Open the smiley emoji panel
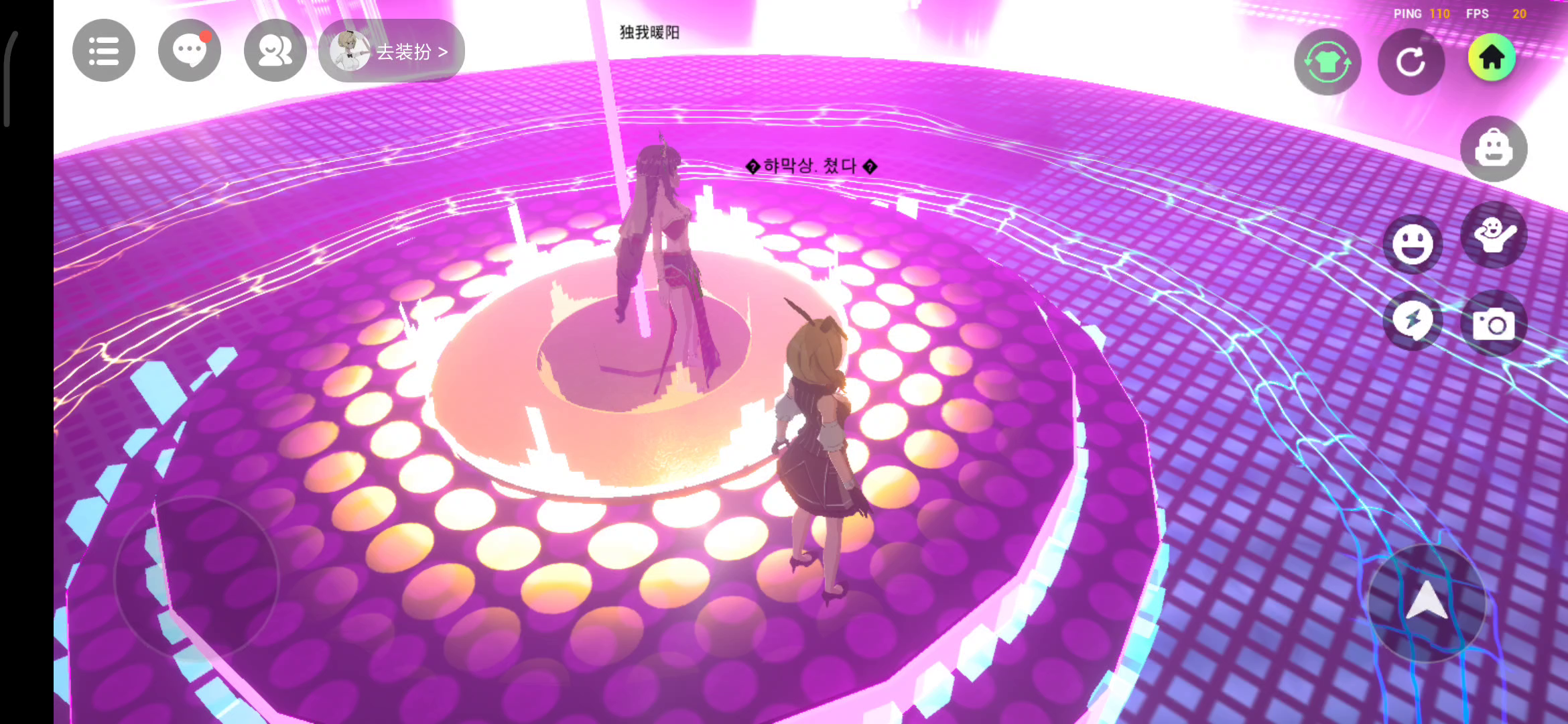This screenshot has width=1568, height=724. pyautogui.click(x=1413, y=244)
